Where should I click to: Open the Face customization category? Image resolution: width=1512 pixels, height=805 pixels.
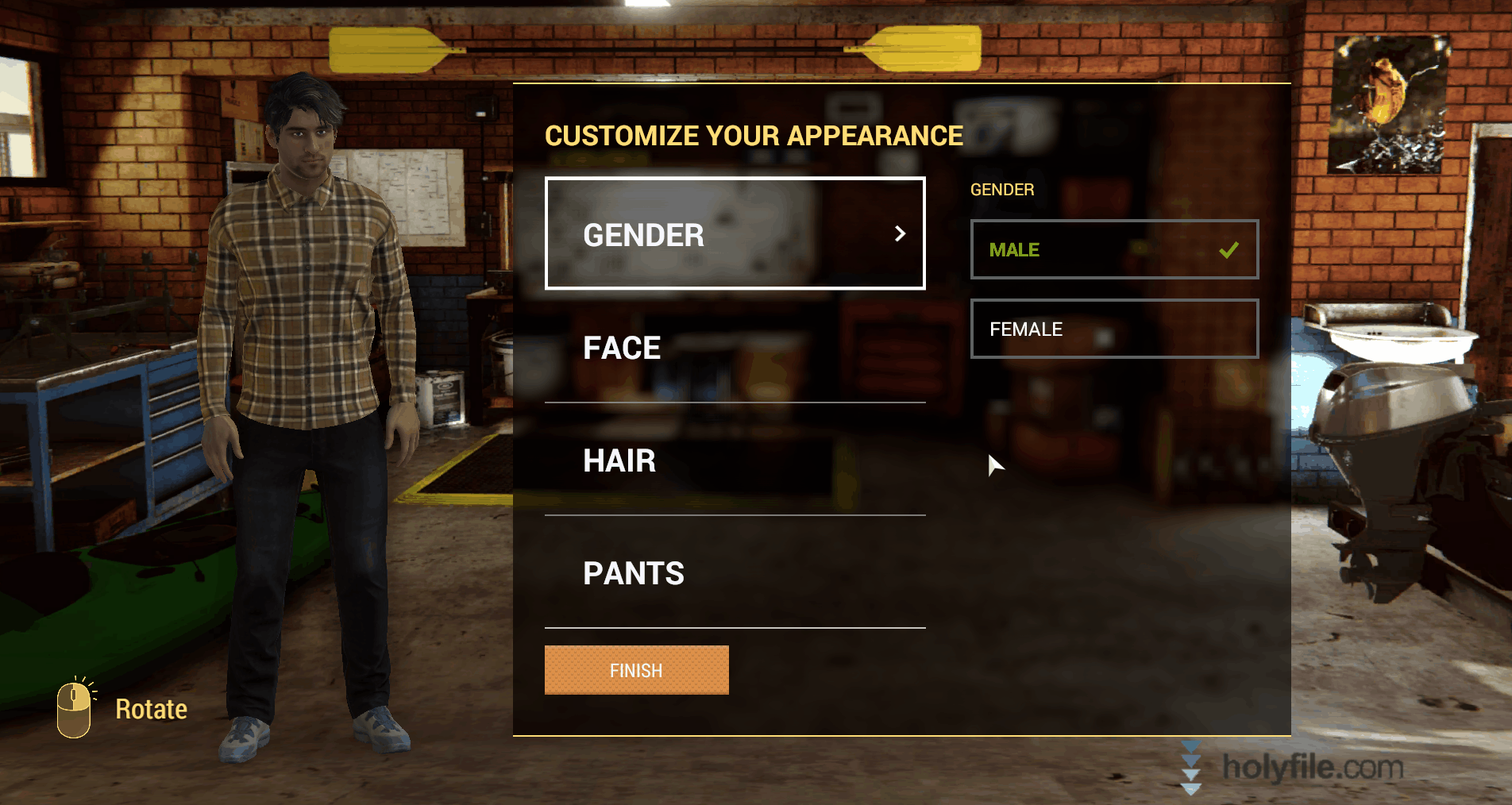coord(735,348)
